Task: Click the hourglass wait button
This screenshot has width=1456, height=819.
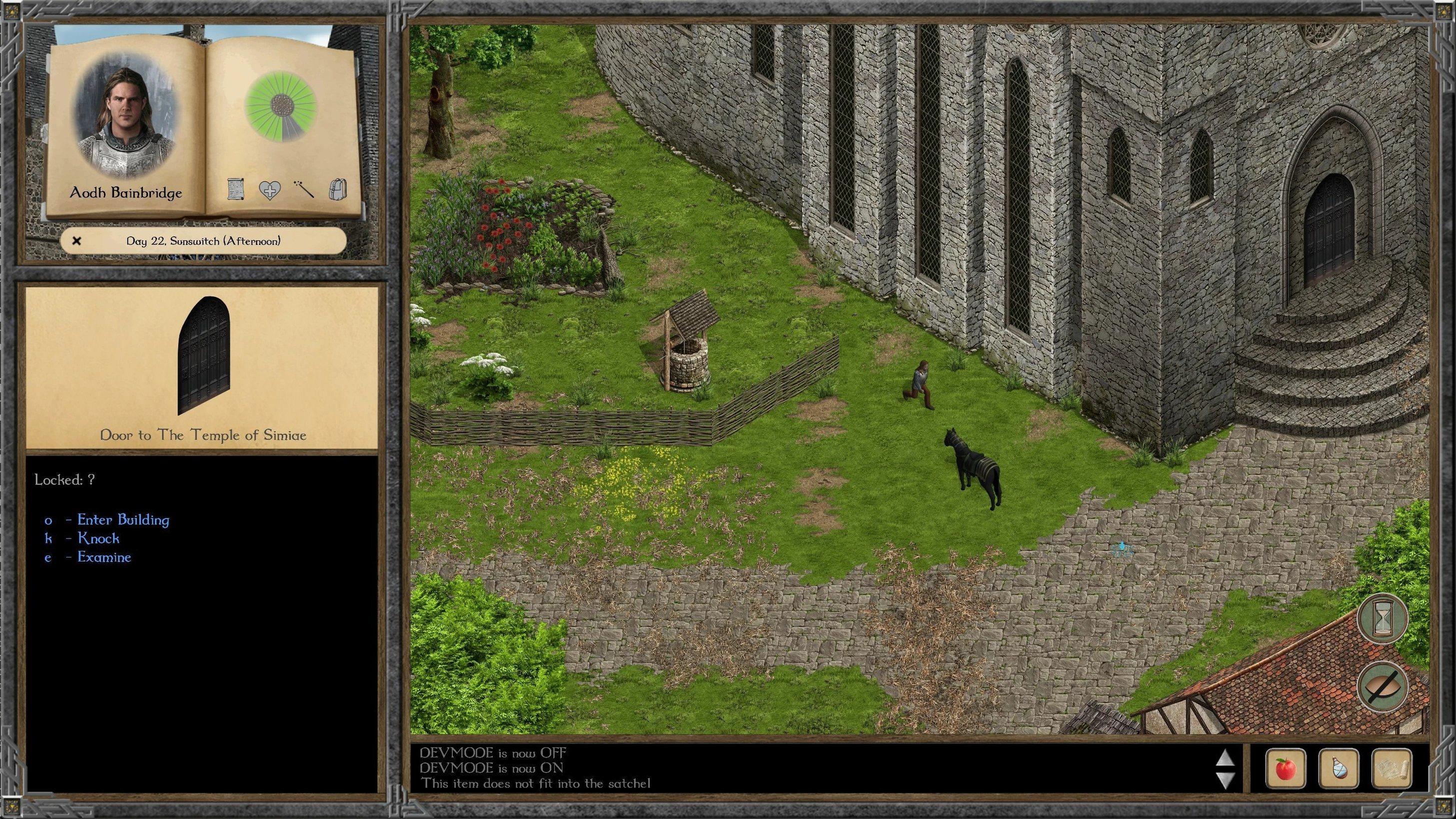Action: click(1383, 619)
